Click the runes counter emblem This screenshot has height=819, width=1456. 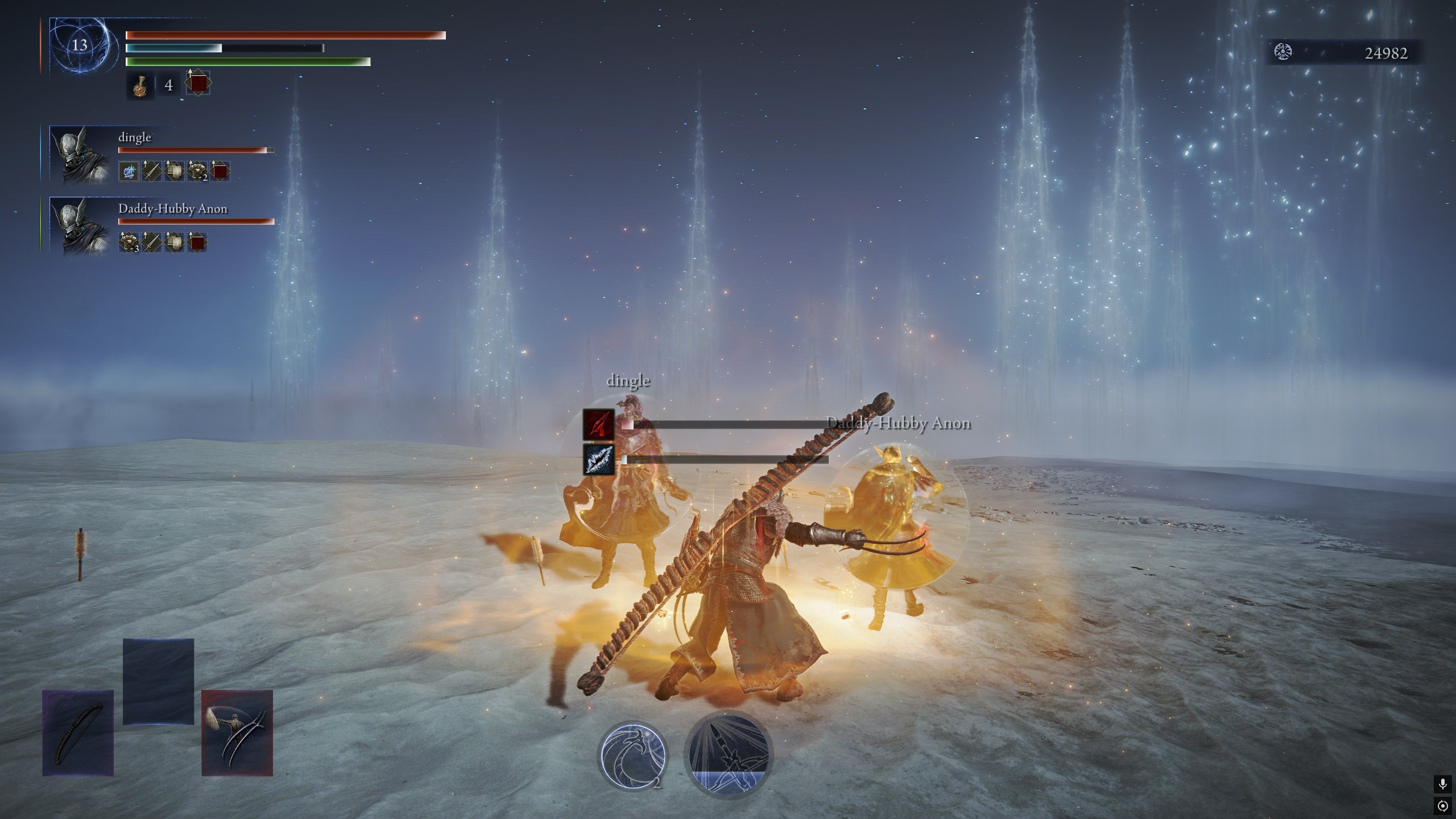click(x=1283, y=52)
